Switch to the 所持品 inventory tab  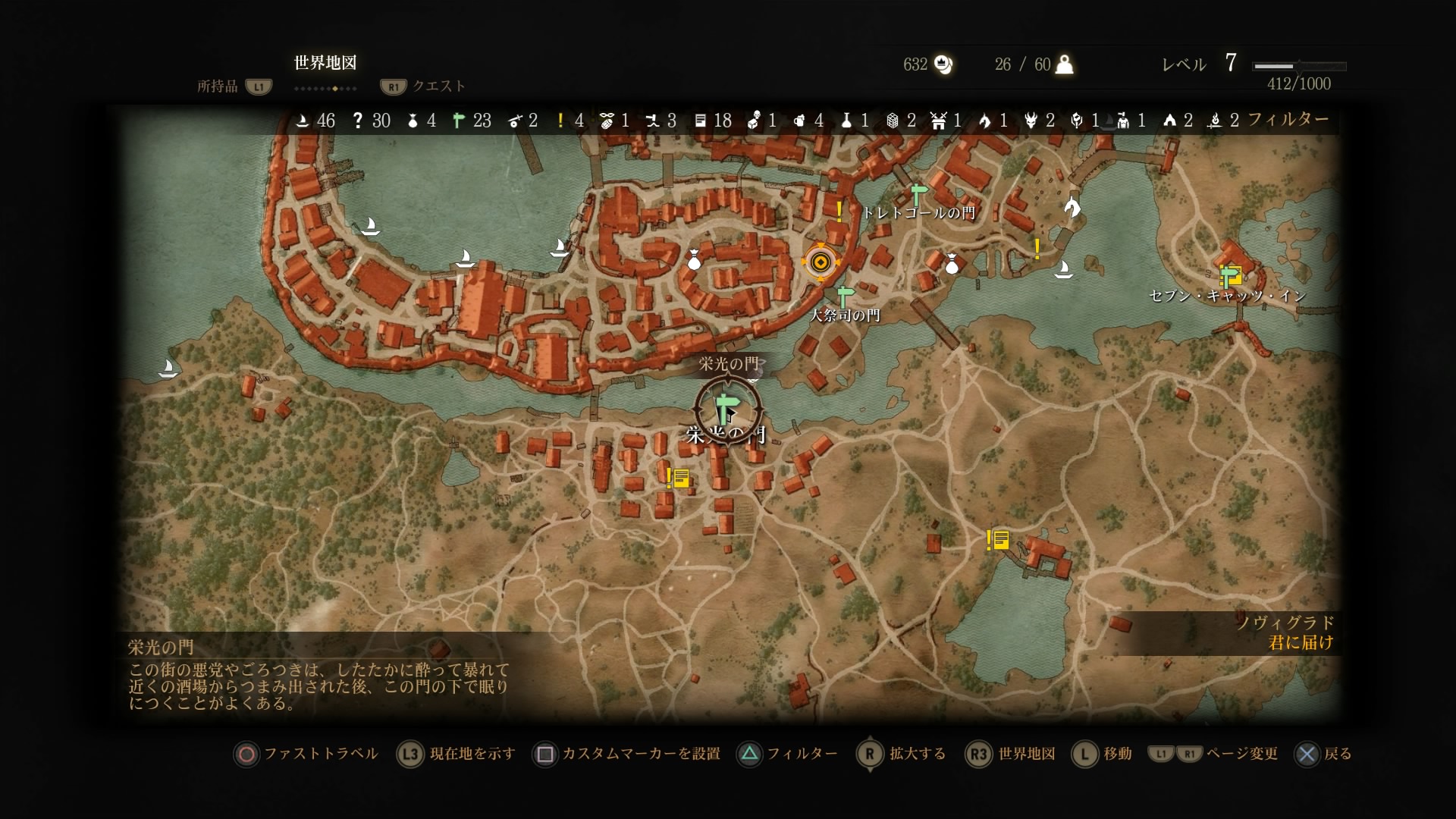[x=218, y=86]
